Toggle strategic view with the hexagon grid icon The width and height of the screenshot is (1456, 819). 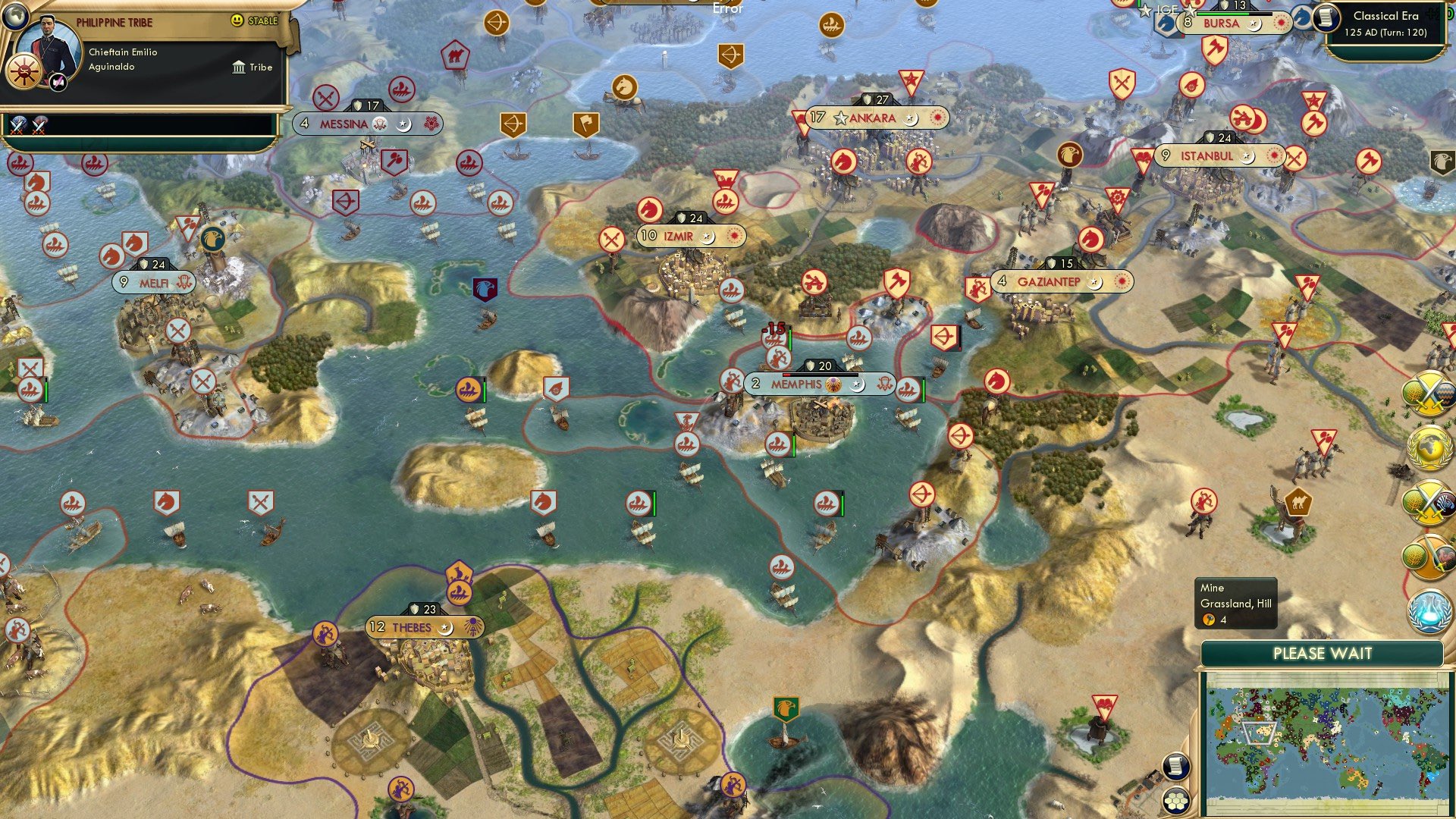pos(1176,802)
